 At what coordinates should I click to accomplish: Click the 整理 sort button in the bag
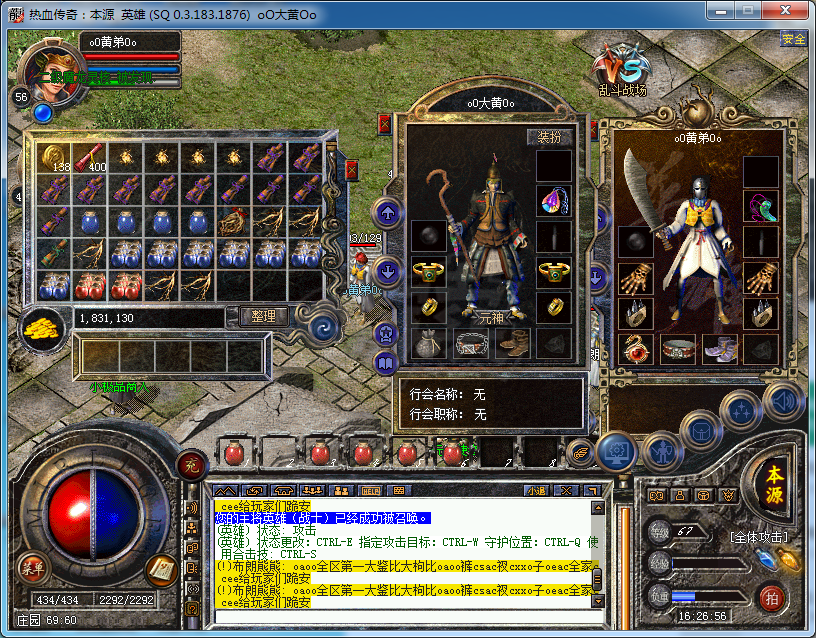click(264, 316)
